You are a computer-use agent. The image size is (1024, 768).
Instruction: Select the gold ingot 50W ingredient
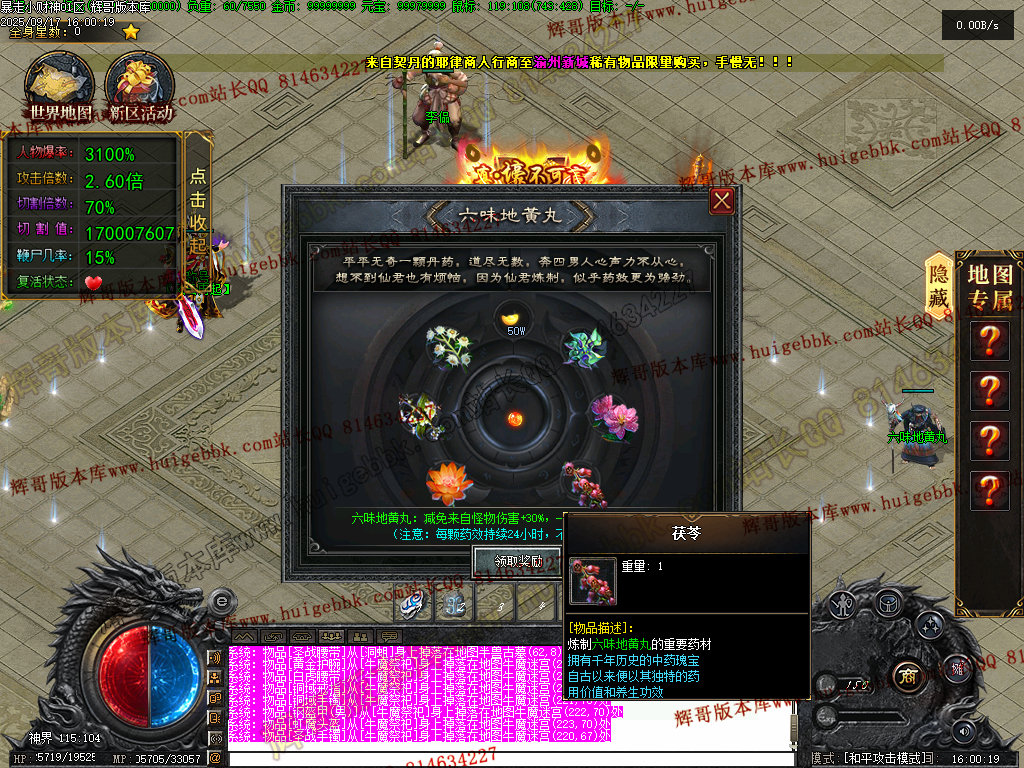(x=515, y=322)
